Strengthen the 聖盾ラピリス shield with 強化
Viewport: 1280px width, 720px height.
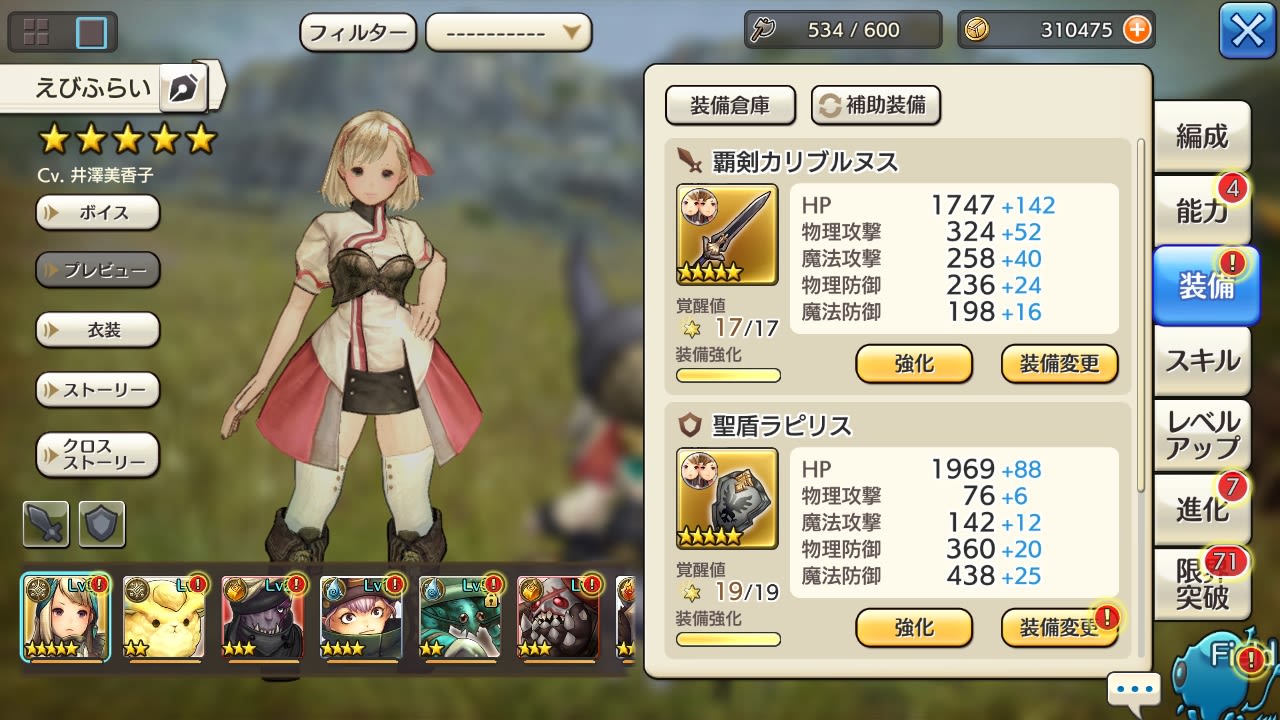pyautogui.click(x=914, y=628)
